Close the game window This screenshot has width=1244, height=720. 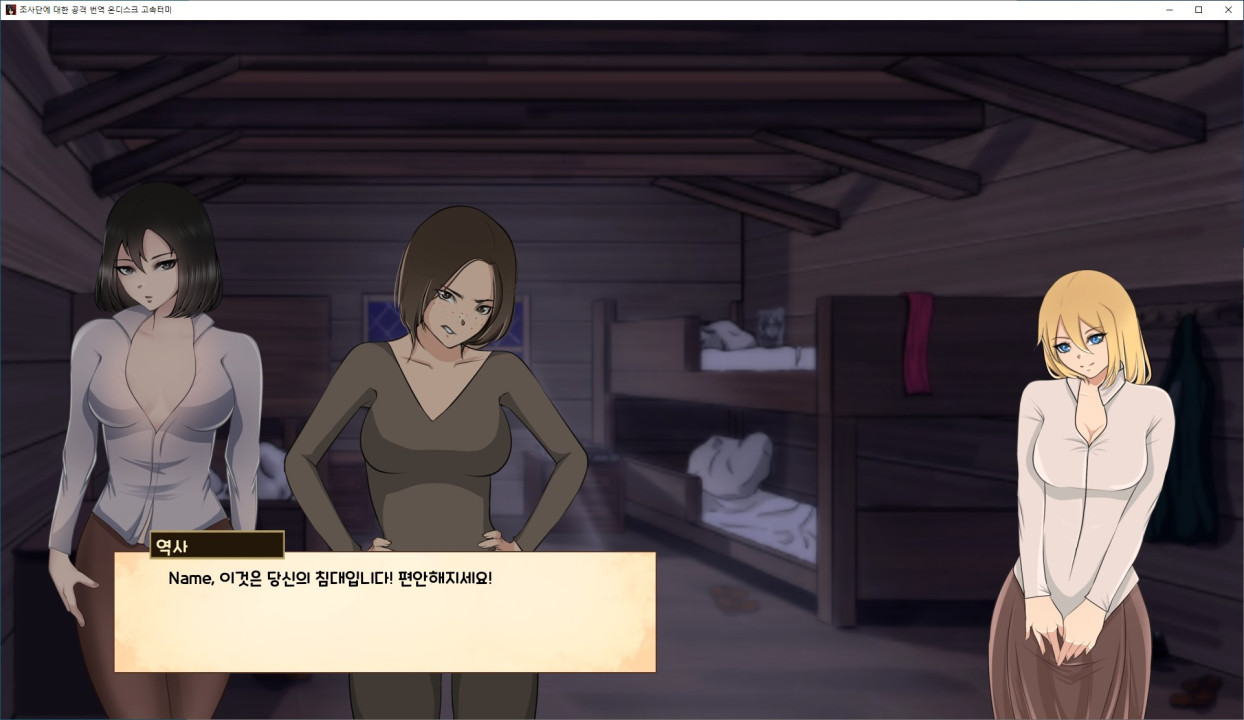(1228, 10)
